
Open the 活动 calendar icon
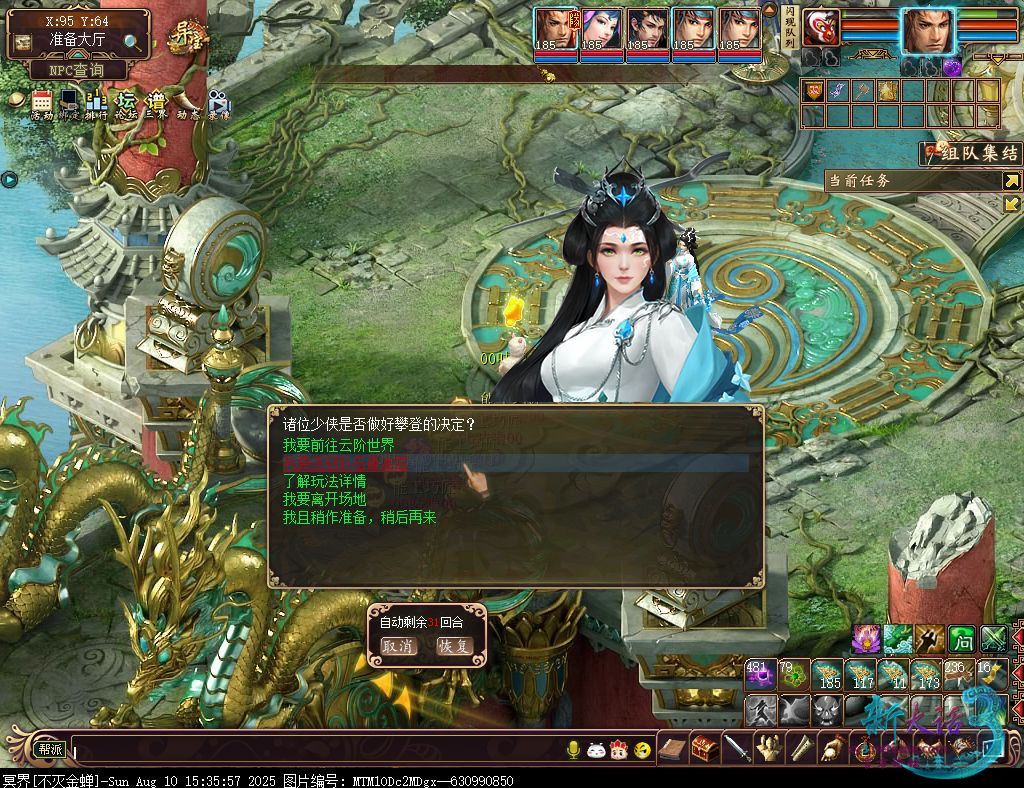tap(41, 103)
